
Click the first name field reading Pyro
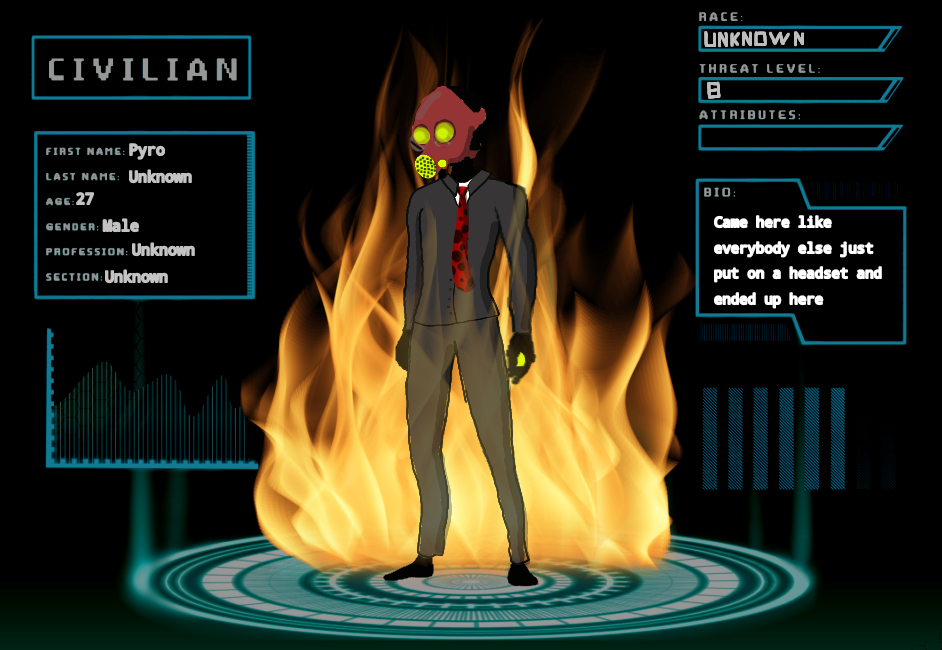147,151
